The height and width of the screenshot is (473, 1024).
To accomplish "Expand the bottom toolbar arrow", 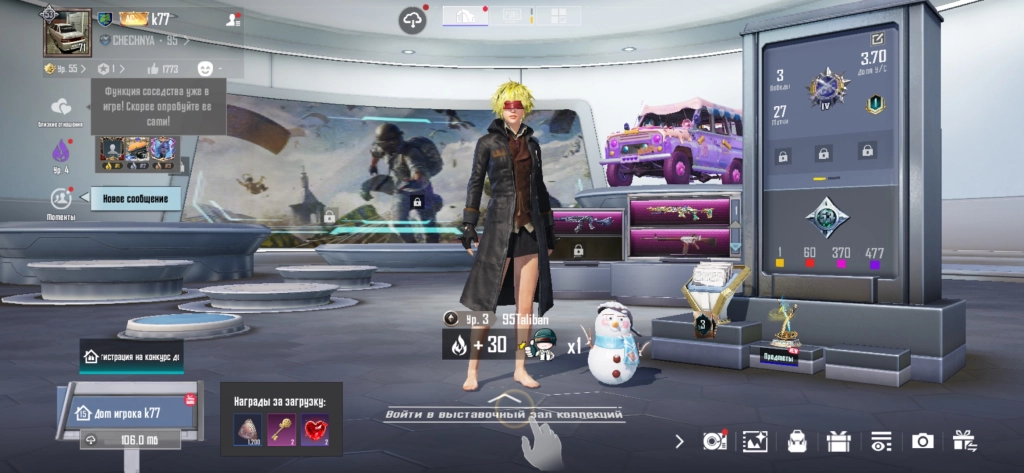I will pos(680,441).
